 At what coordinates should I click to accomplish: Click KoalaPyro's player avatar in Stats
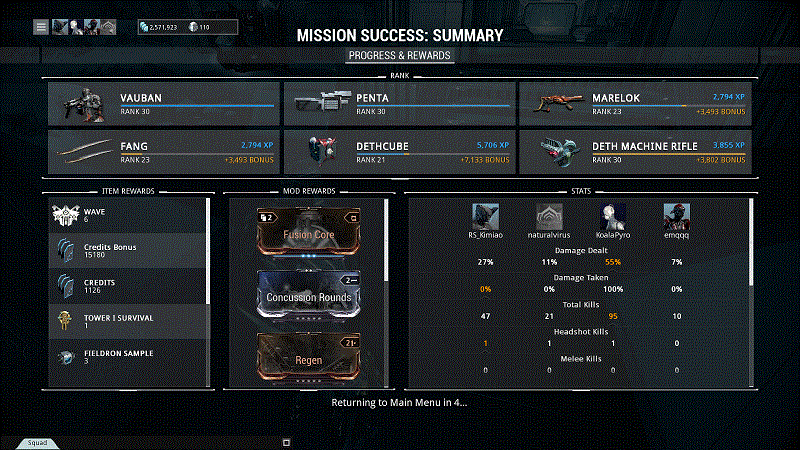[613, 216]
